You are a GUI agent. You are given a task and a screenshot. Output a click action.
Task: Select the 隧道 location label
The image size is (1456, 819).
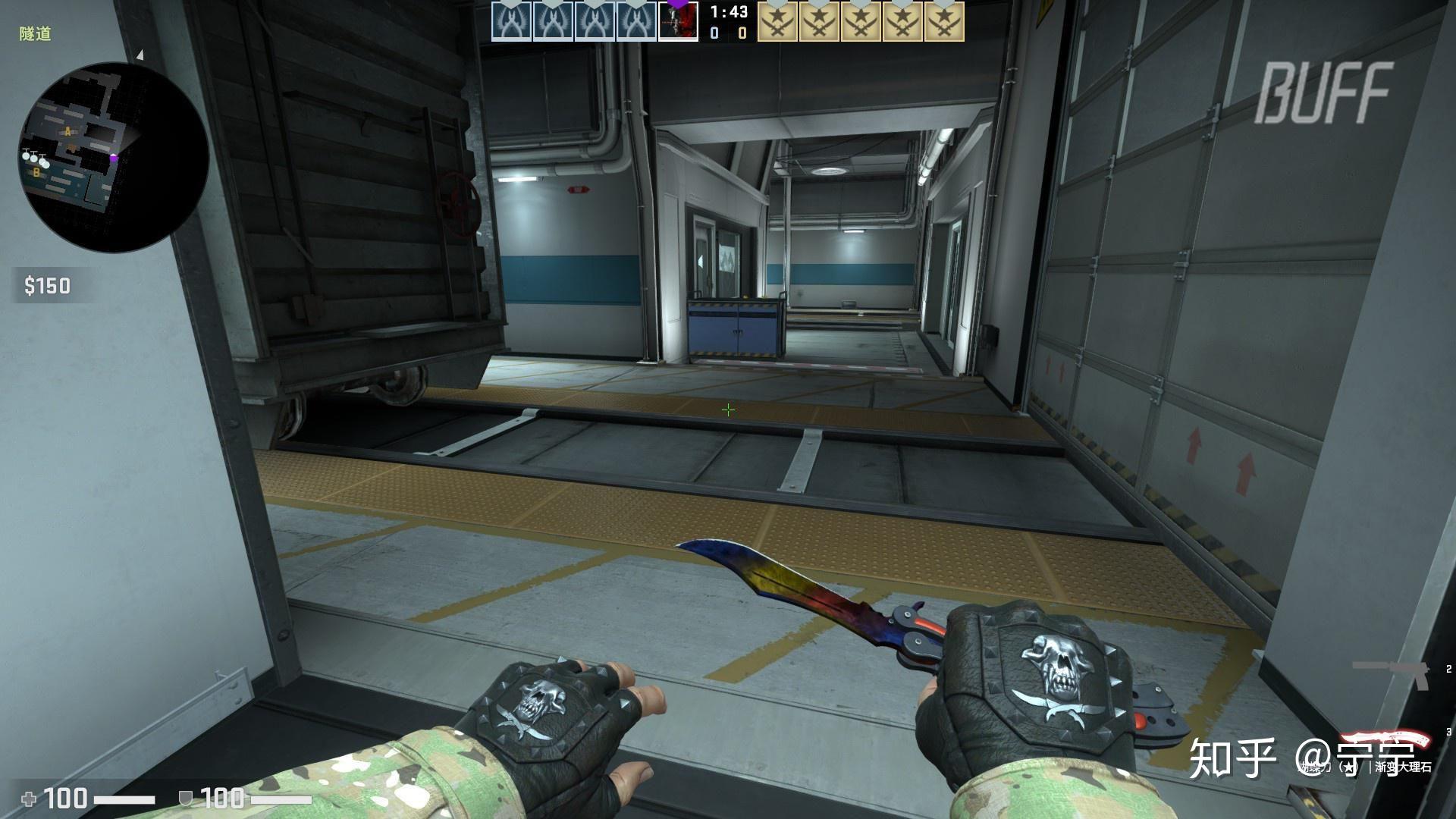[34, 32]
